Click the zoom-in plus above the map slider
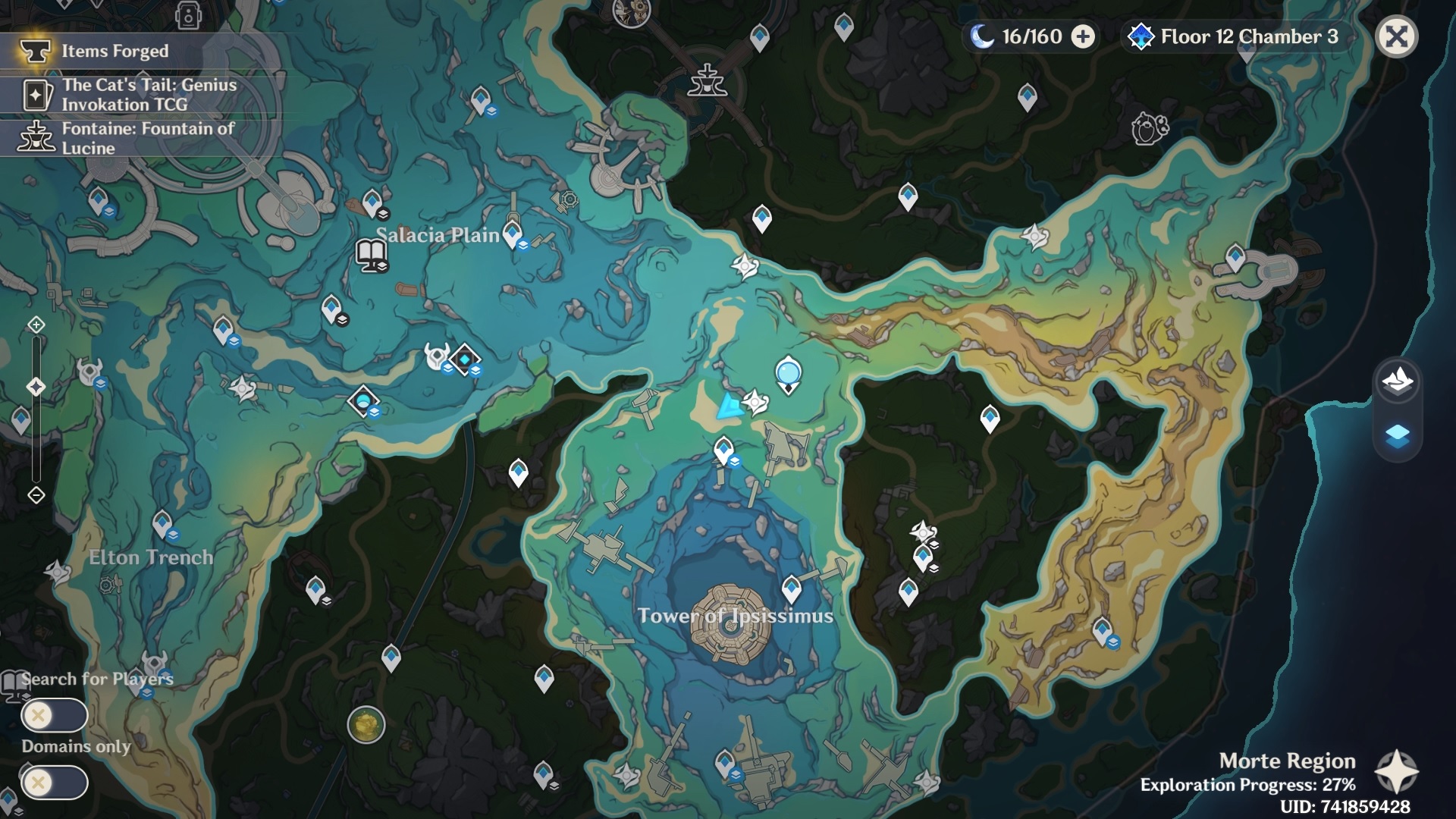This screenshot has height=819, width=1456. point(35,325)
